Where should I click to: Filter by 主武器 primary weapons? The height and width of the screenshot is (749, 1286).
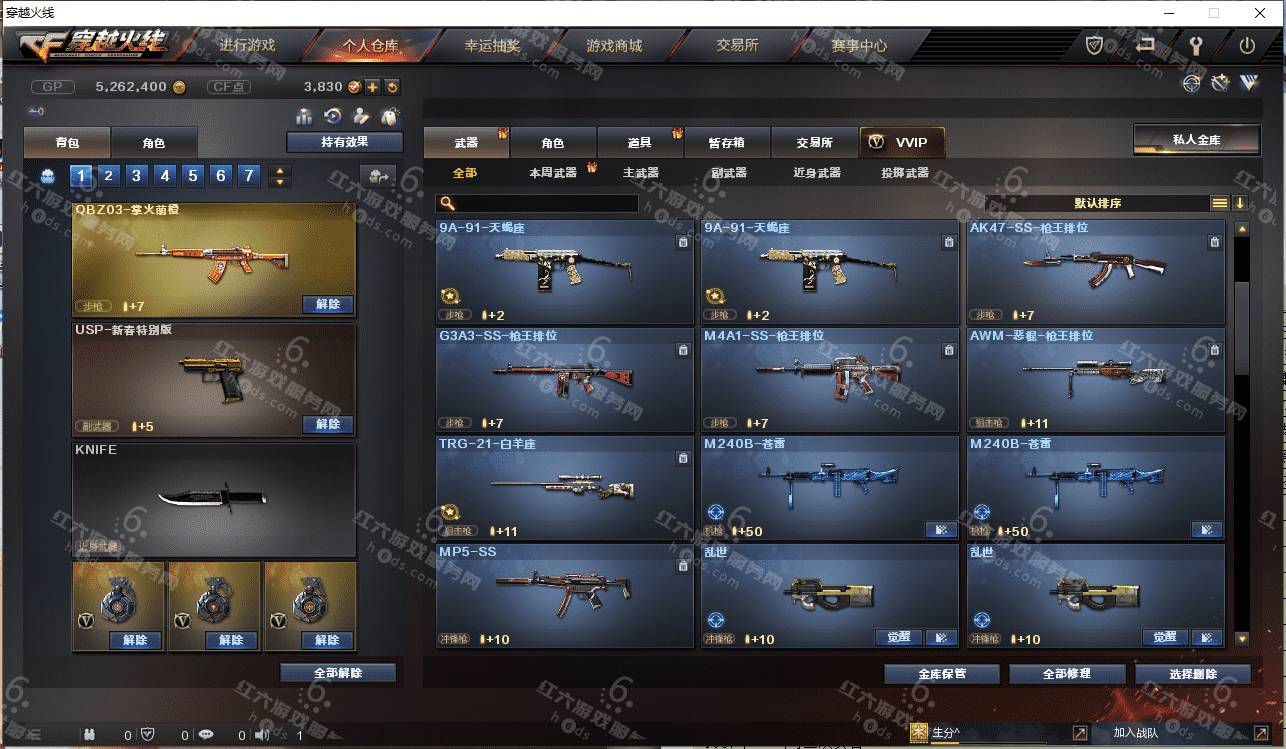tap(640, 173)
